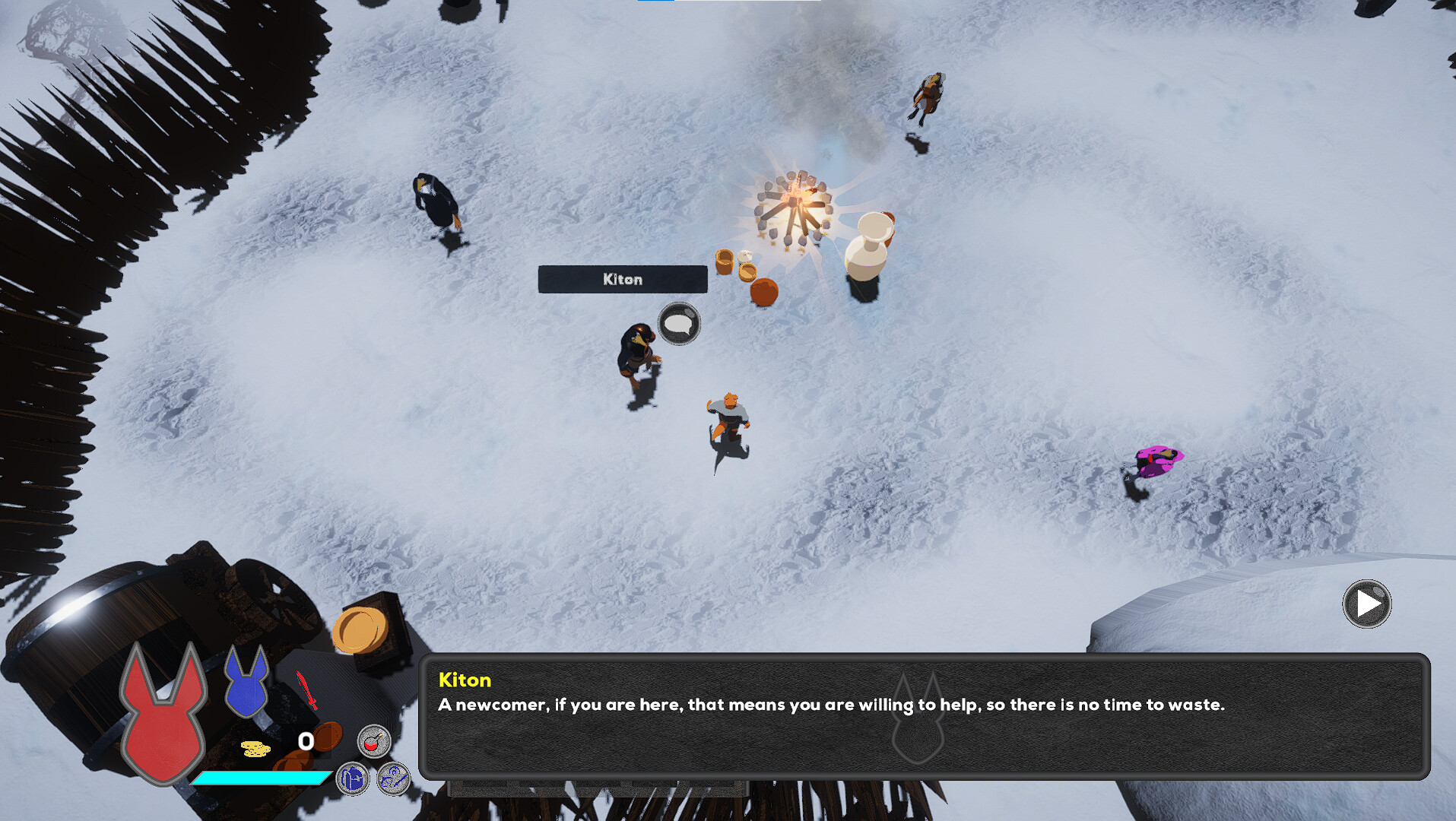Viewport: 1456px width, 821px height.
Task: Use the red potion bowl icon
Action: click(373, 741)
